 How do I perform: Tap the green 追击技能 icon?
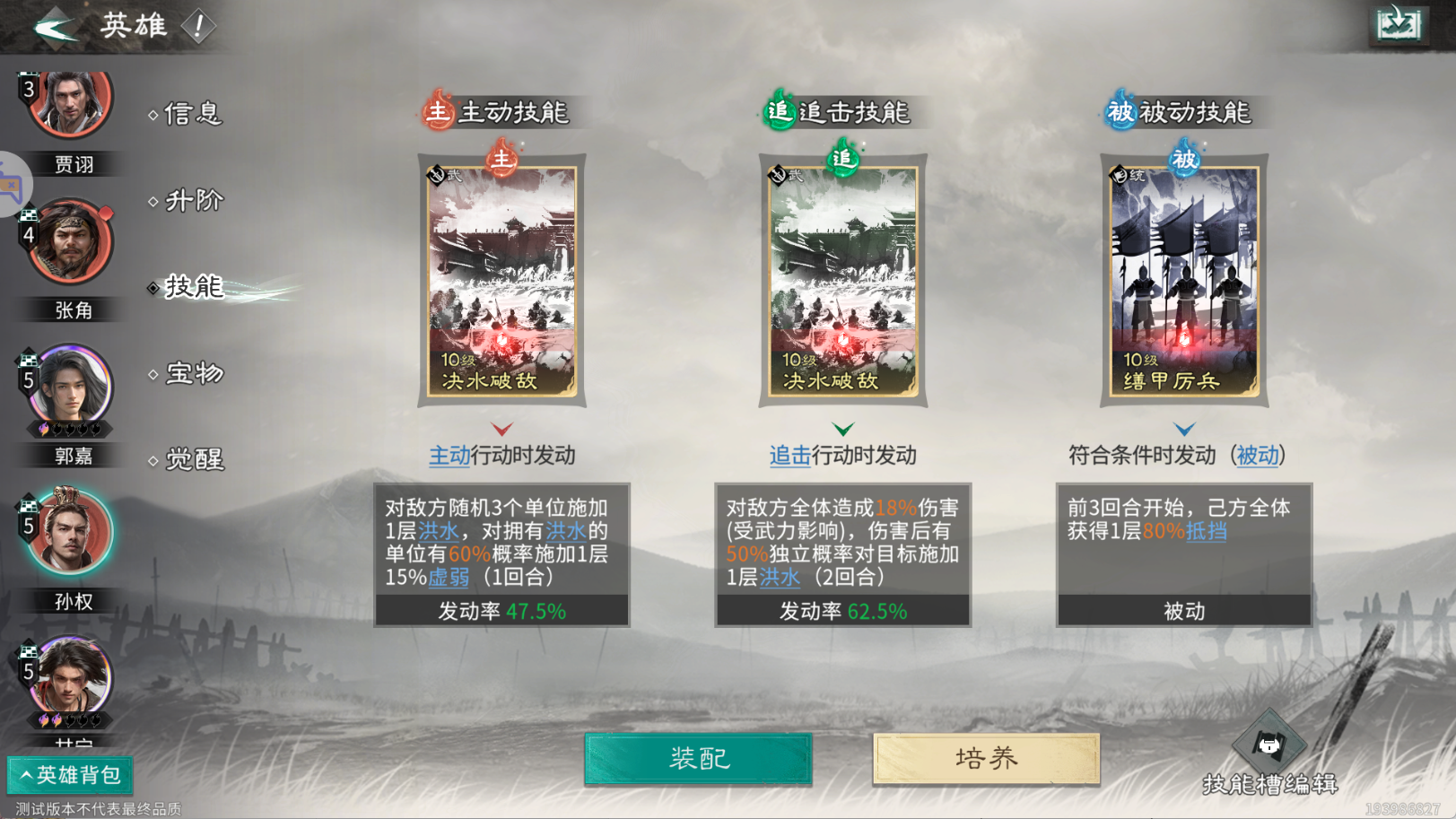click(779, 114)
